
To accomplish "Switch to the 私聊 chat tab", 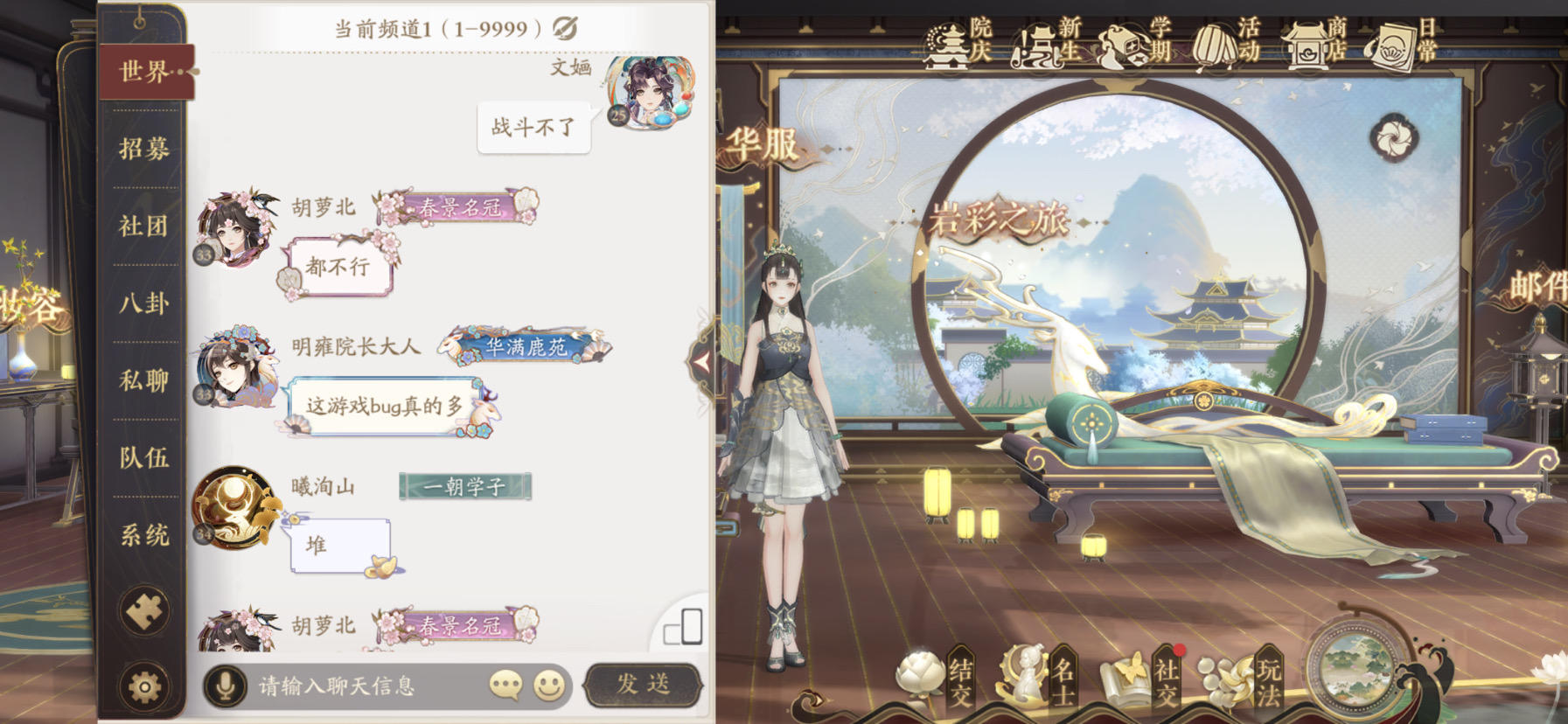I will pos(143,383).
